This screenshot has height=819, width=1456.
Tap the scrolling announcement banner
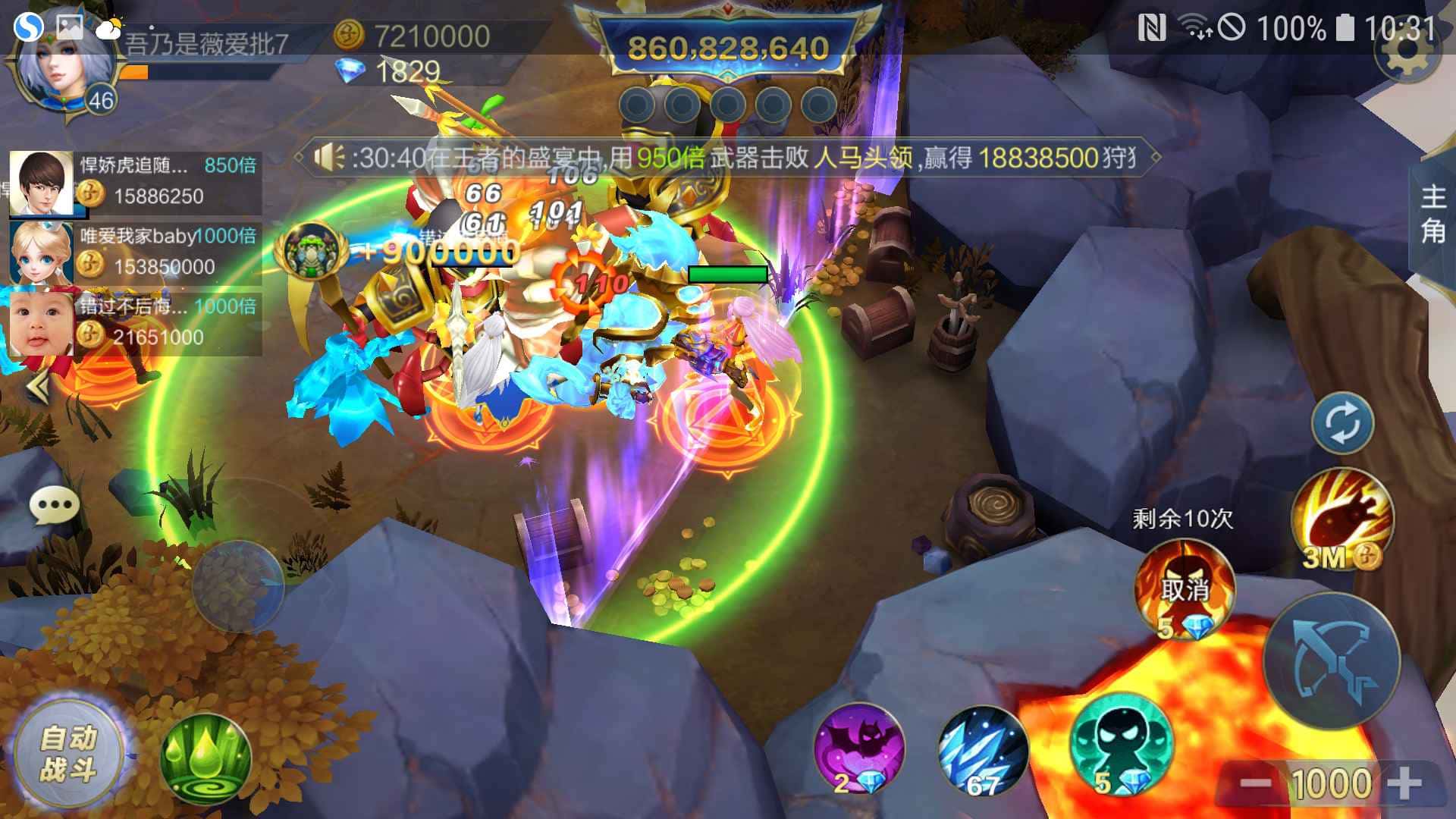[728, 158]
